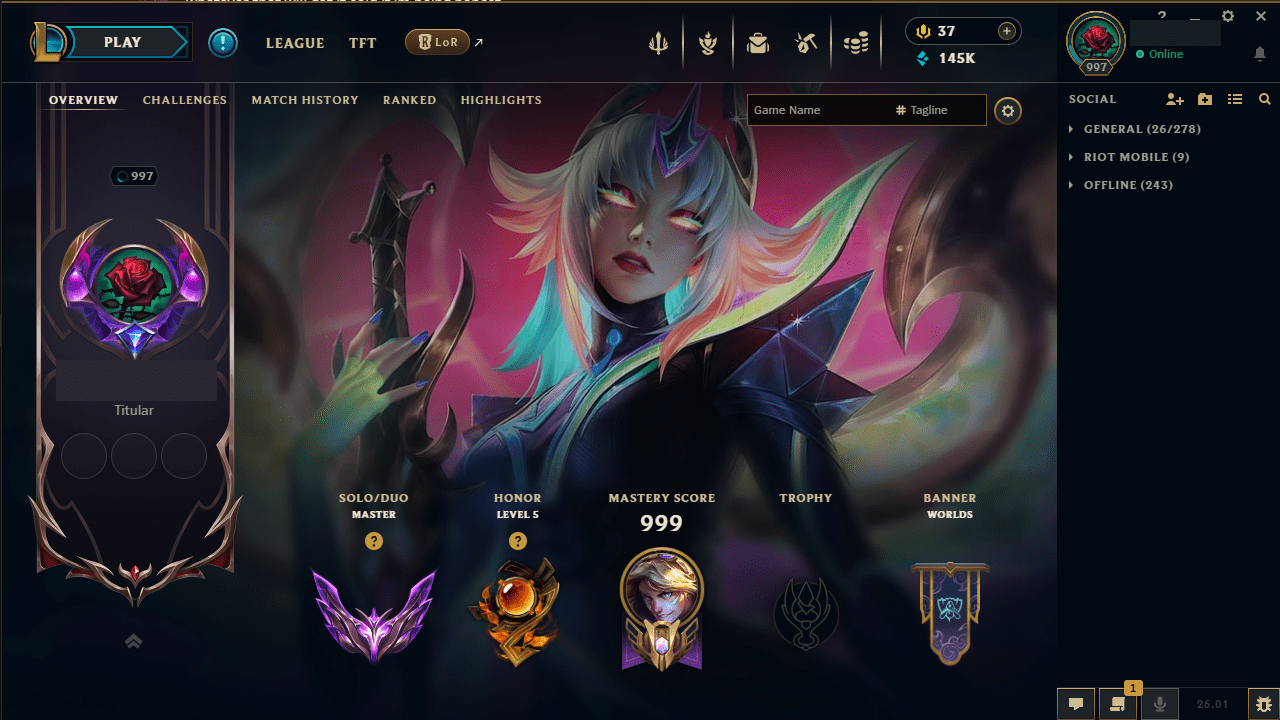Switch to the MATCH HISTORY tab
The height and width of the screenshot is (720, 1280).
point(305,100)
